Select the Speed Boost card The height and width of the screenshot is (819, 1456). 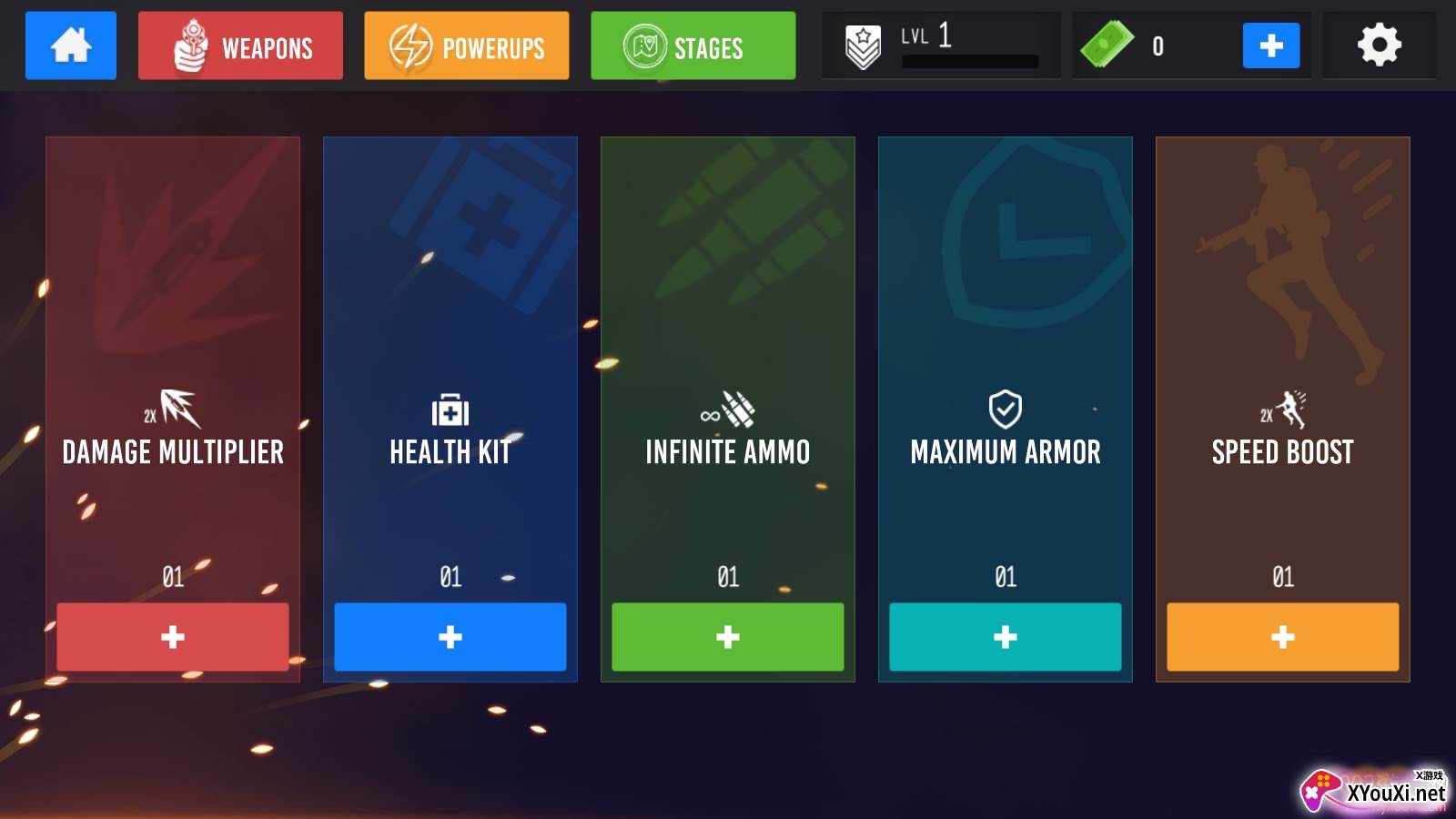(1283, 364)
